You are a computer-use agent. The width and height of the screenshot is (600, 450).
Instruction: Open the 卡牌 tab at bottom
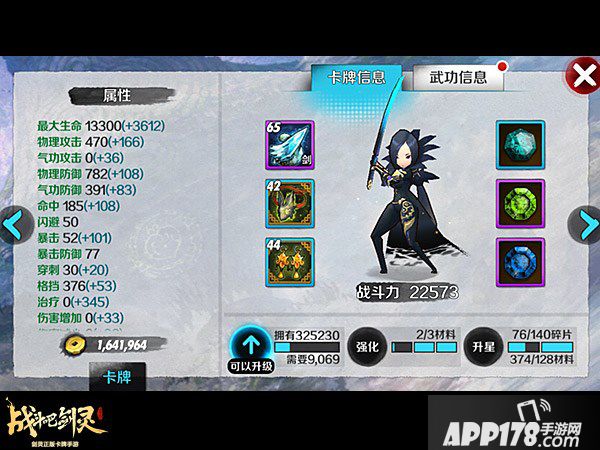pyautogui.click(x=115, y=376)
